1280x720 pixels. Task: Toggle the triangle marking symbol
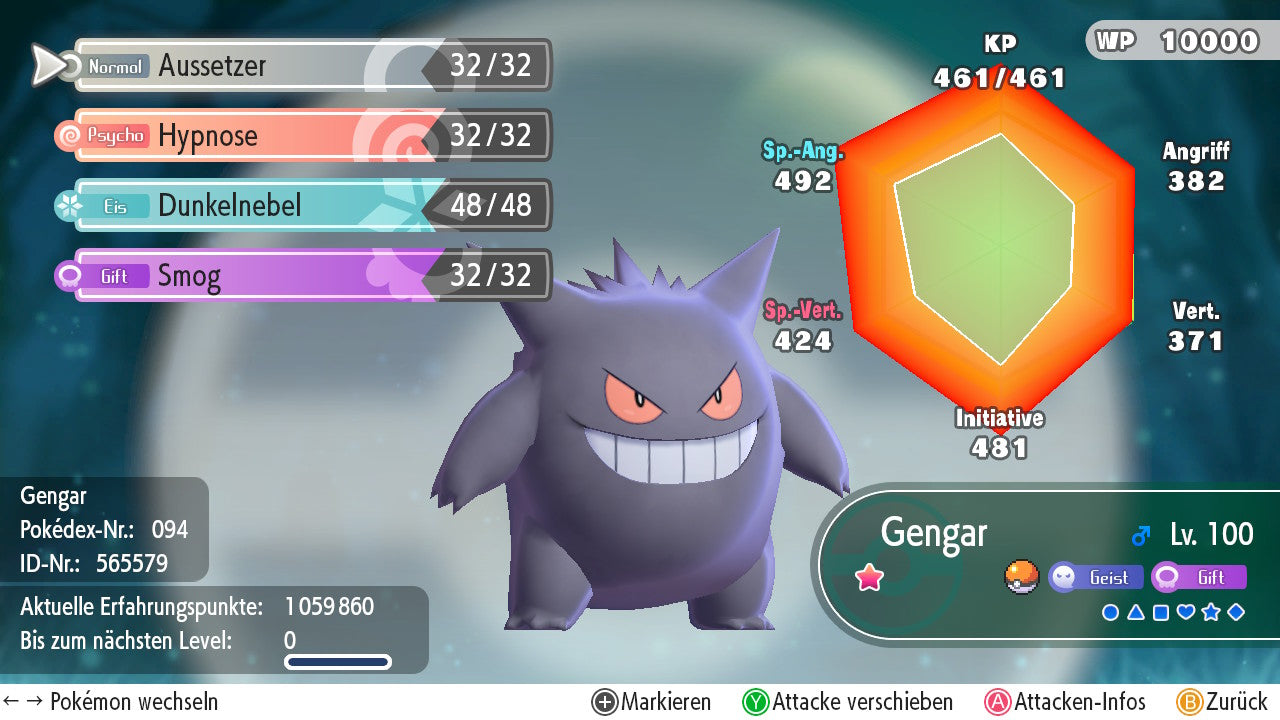tap(1136, 612)
